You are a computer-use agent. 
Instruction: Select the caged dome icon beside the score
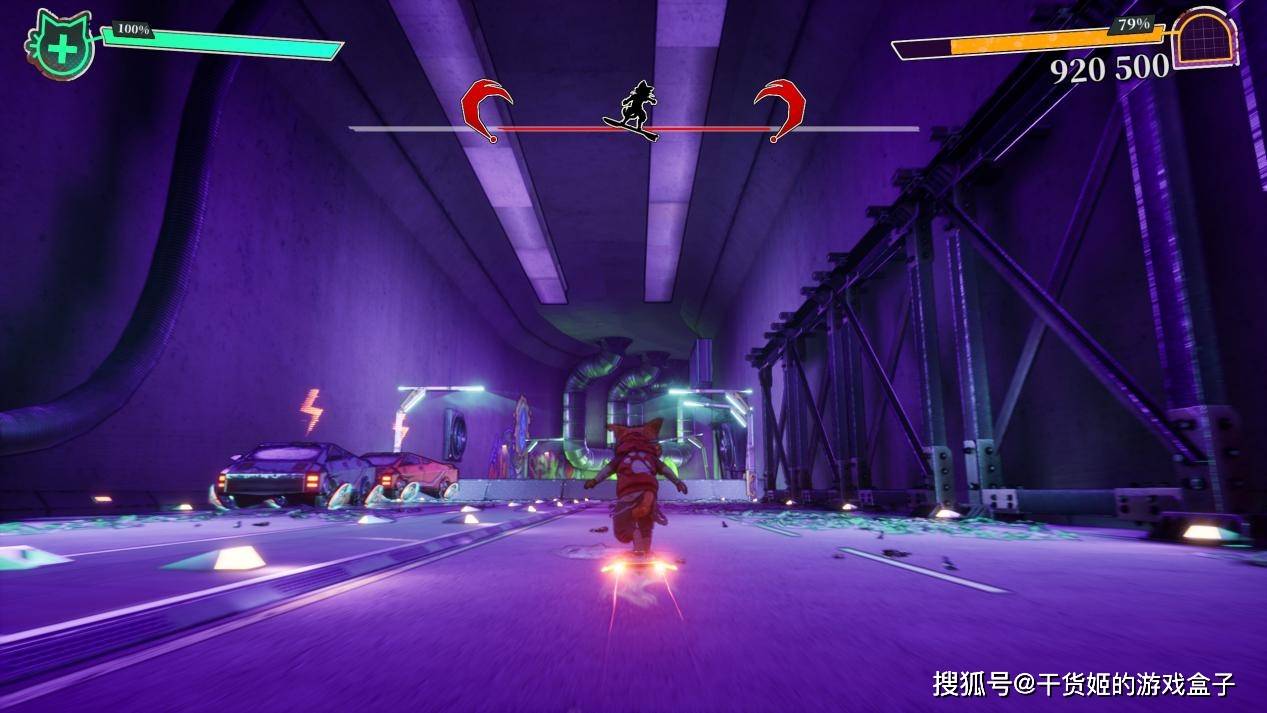pos(1204,39)
